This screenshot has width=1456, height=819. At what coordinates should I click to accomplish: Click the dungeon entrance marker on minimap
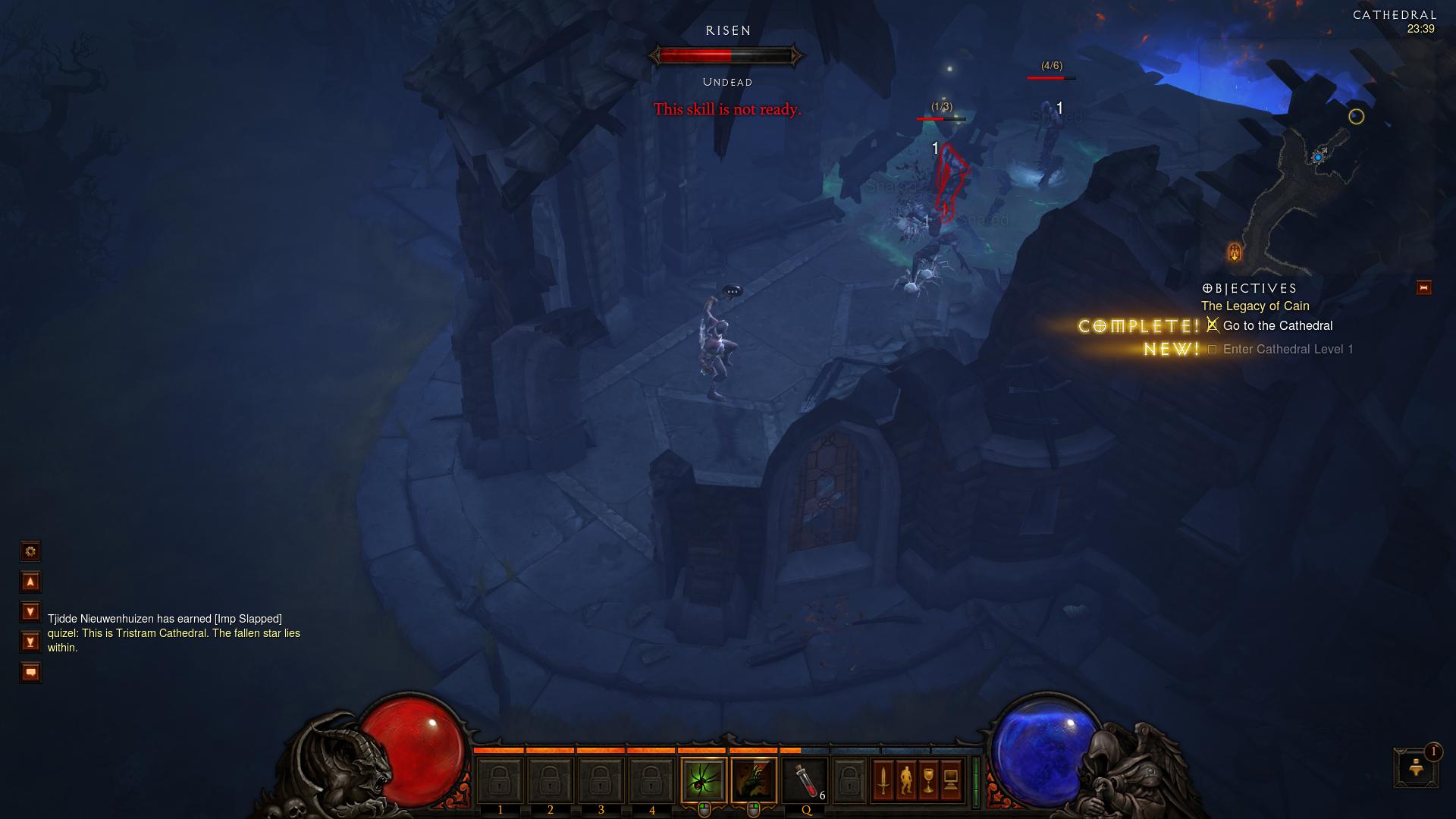click(1234, 251)
